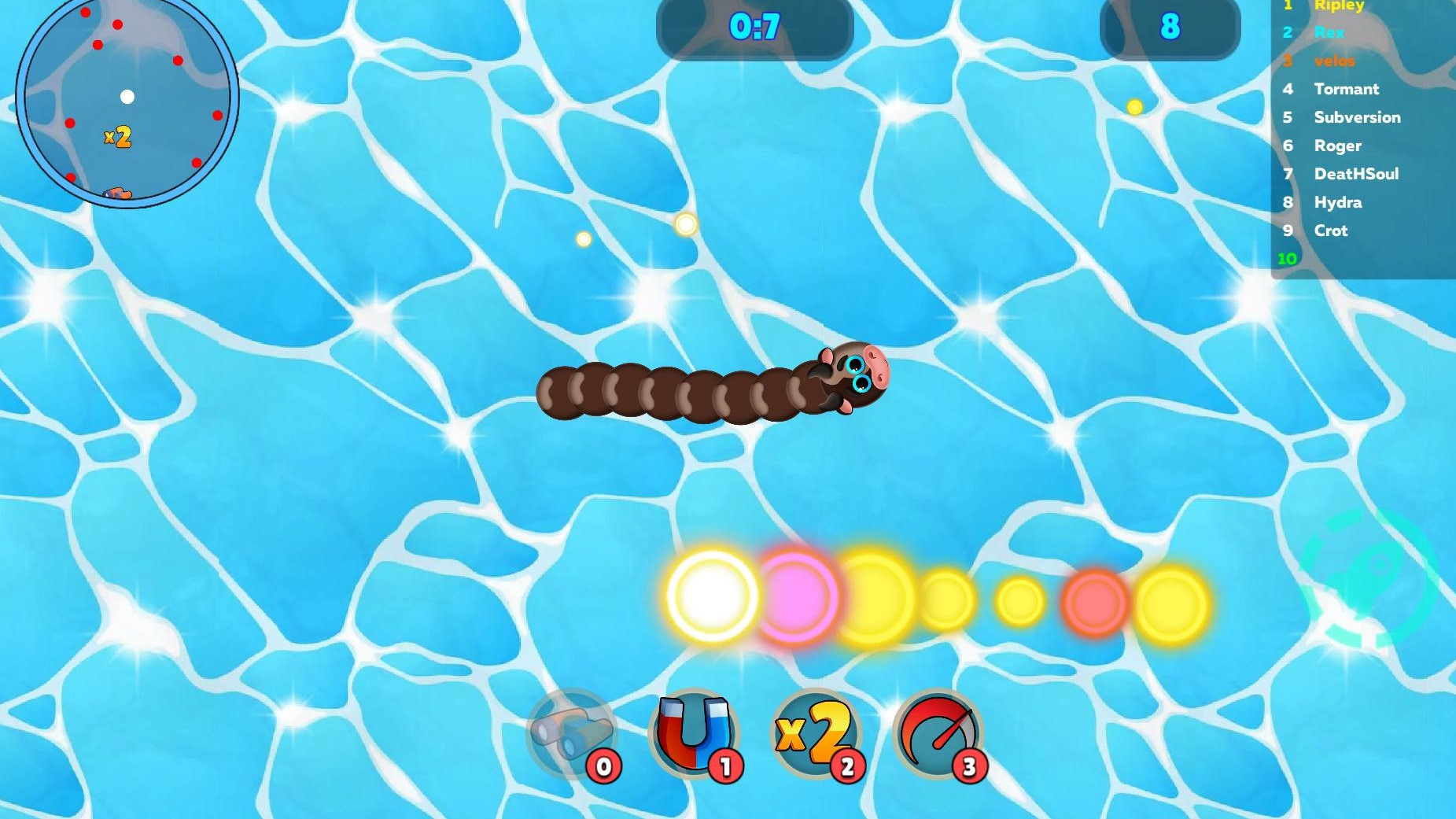The width and height of the screenshot is (1456, 819).
Task: Select Tormant in the leaderboard
Action: click(x=1347, y=89)
